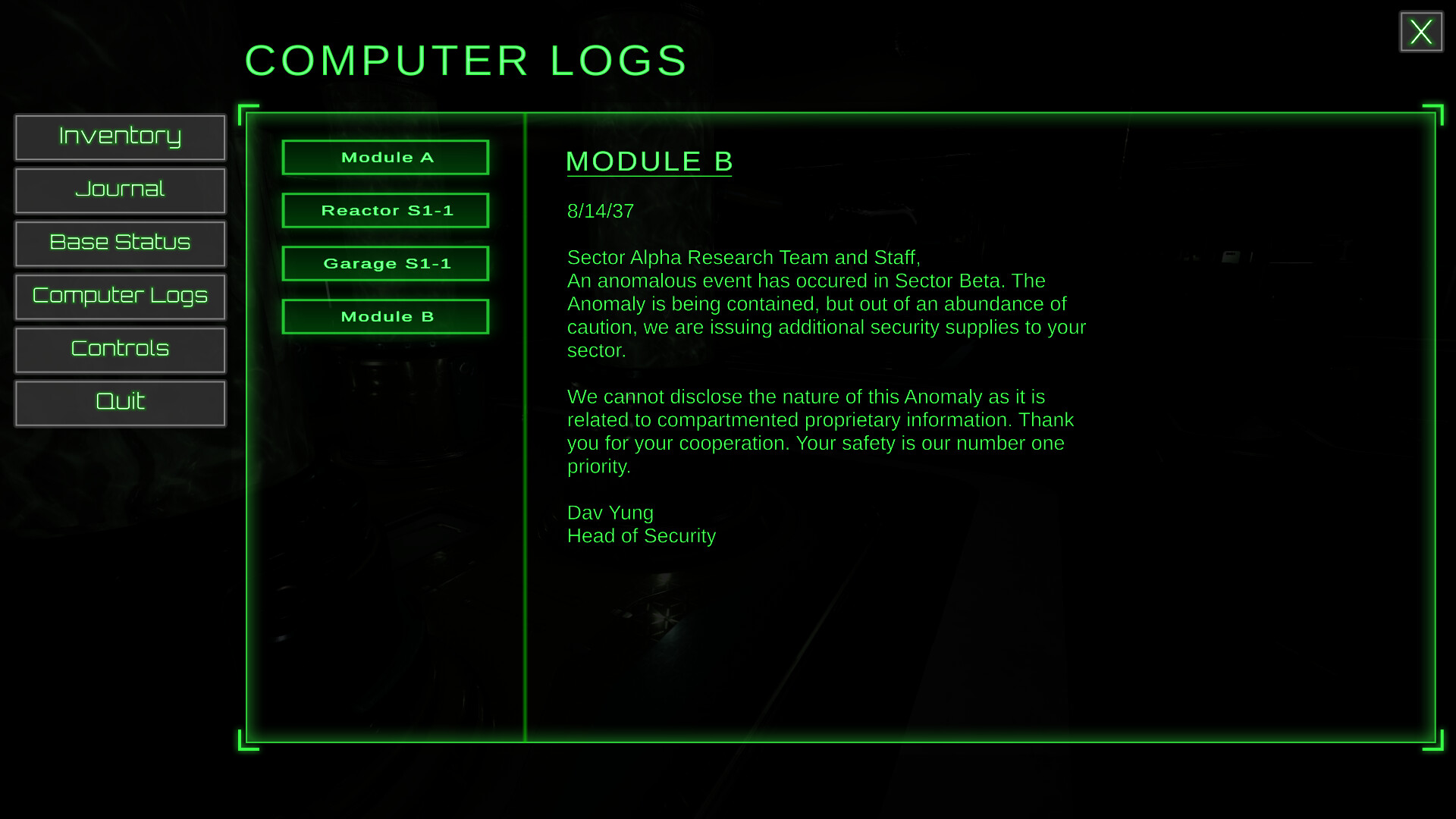Click the MODULE B heading in the log
The image size is (1456, 819).
pos(649,161)
